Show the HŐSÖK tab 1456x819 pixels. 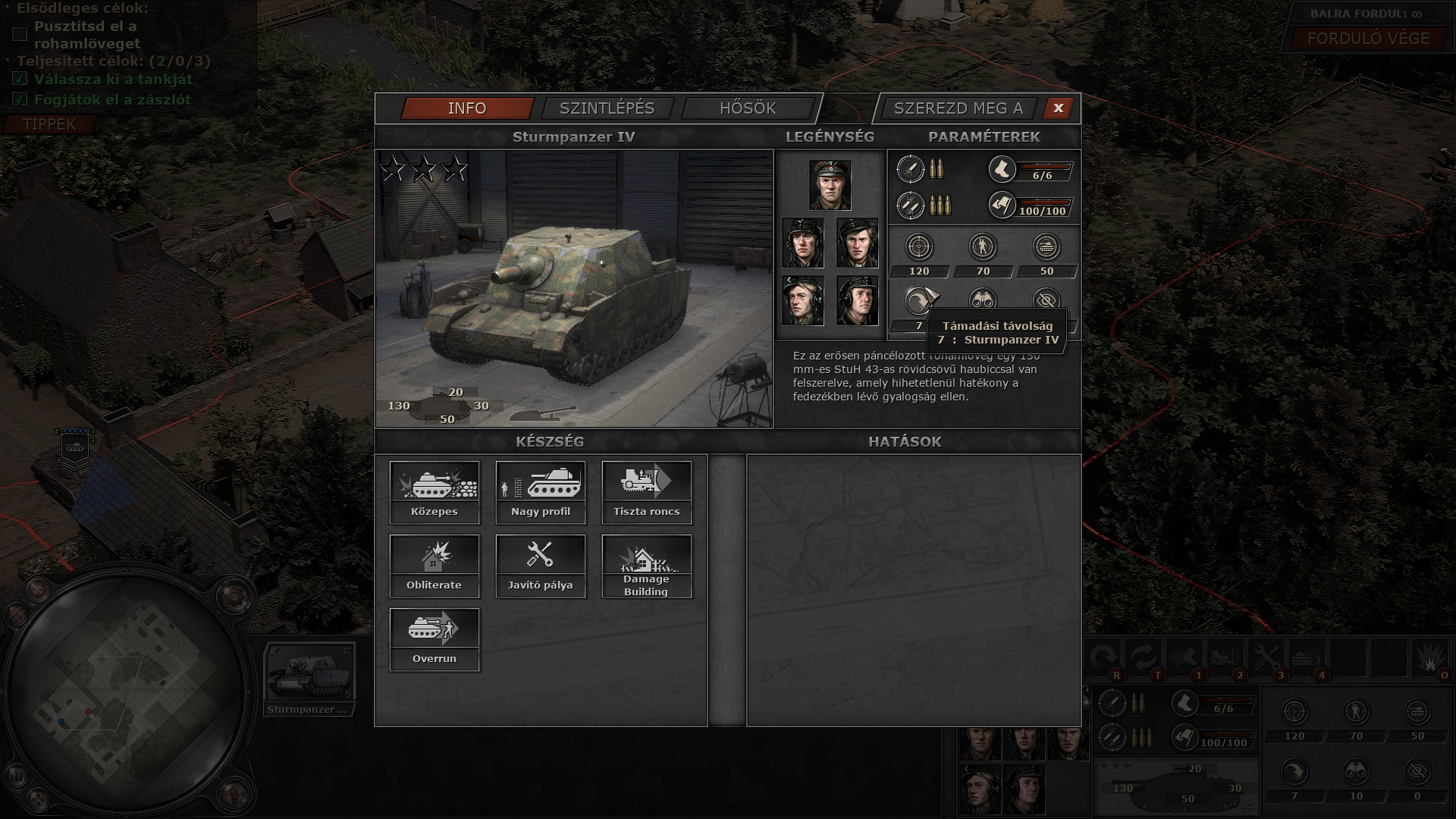pos(748,108)
